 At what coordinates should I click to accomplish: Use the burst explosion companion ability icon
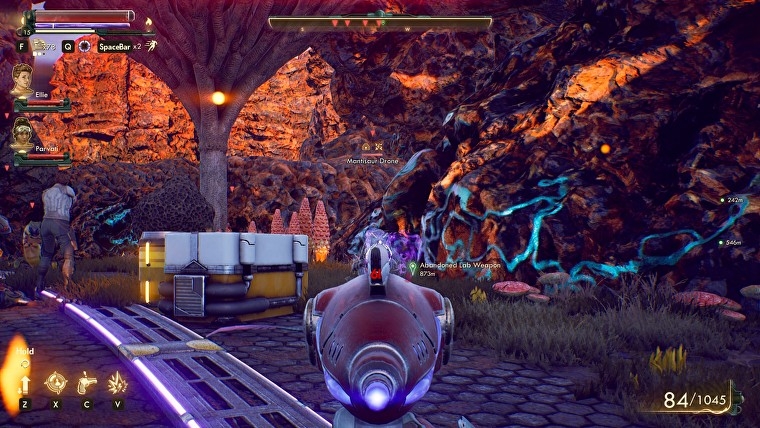tap(117, 382)
